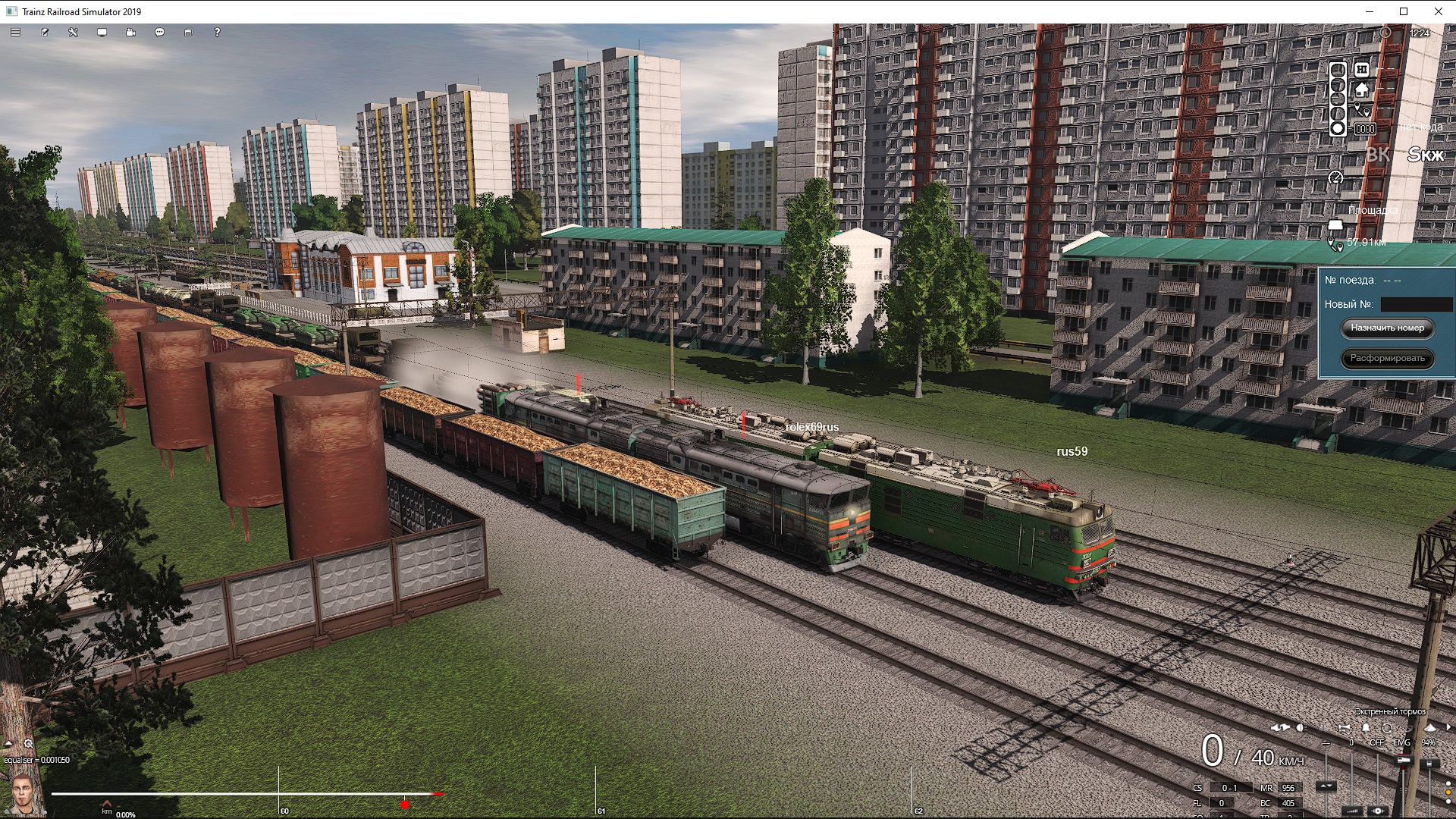Image resolution: width=1456 pixels, height=819 pixels.
Task: Open the windows layout menu
Action: [188, 33]
